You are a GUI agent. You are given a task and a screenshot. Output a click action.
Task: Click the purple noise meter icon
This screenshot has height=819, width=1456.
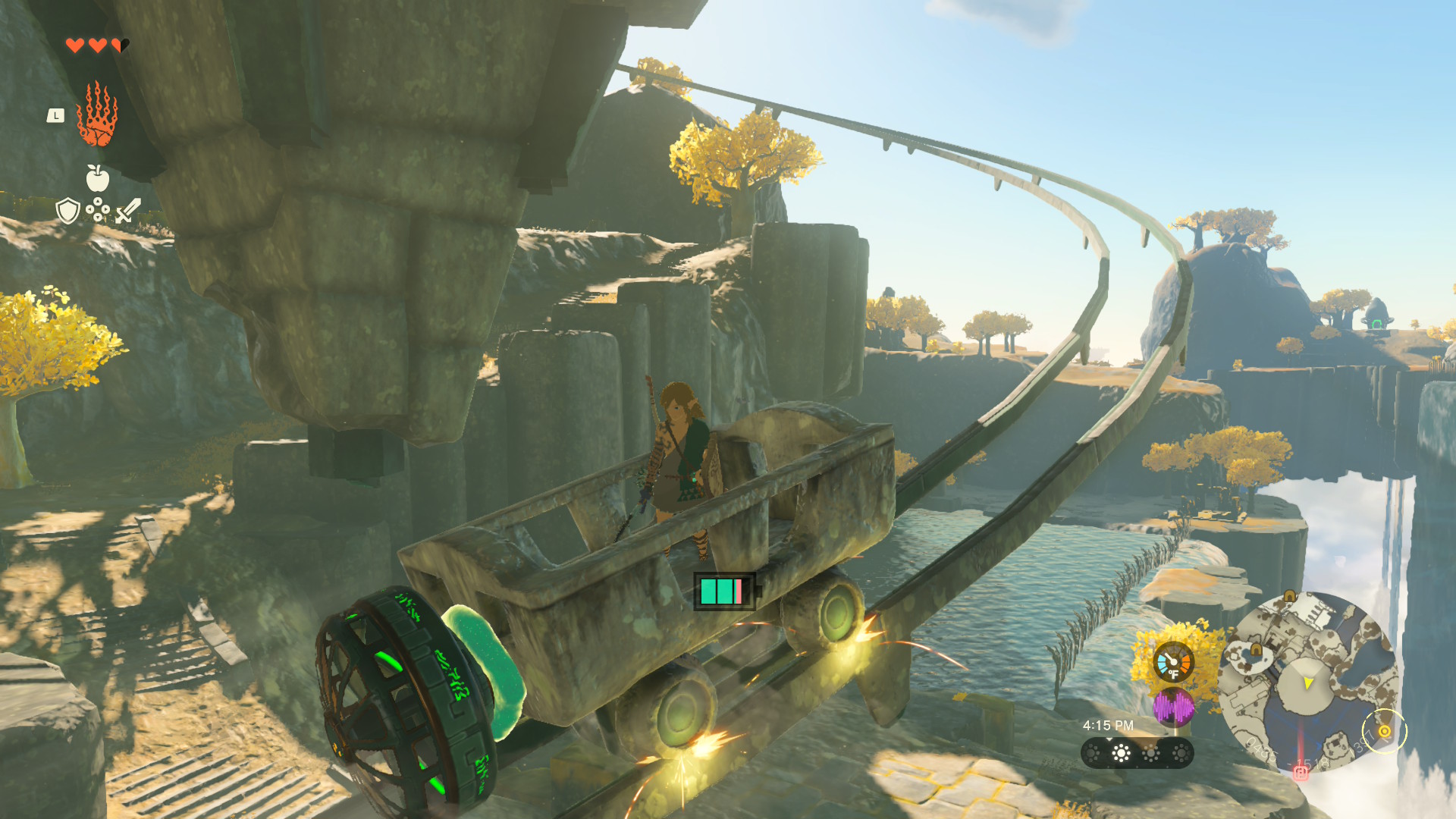point(1173,708)
